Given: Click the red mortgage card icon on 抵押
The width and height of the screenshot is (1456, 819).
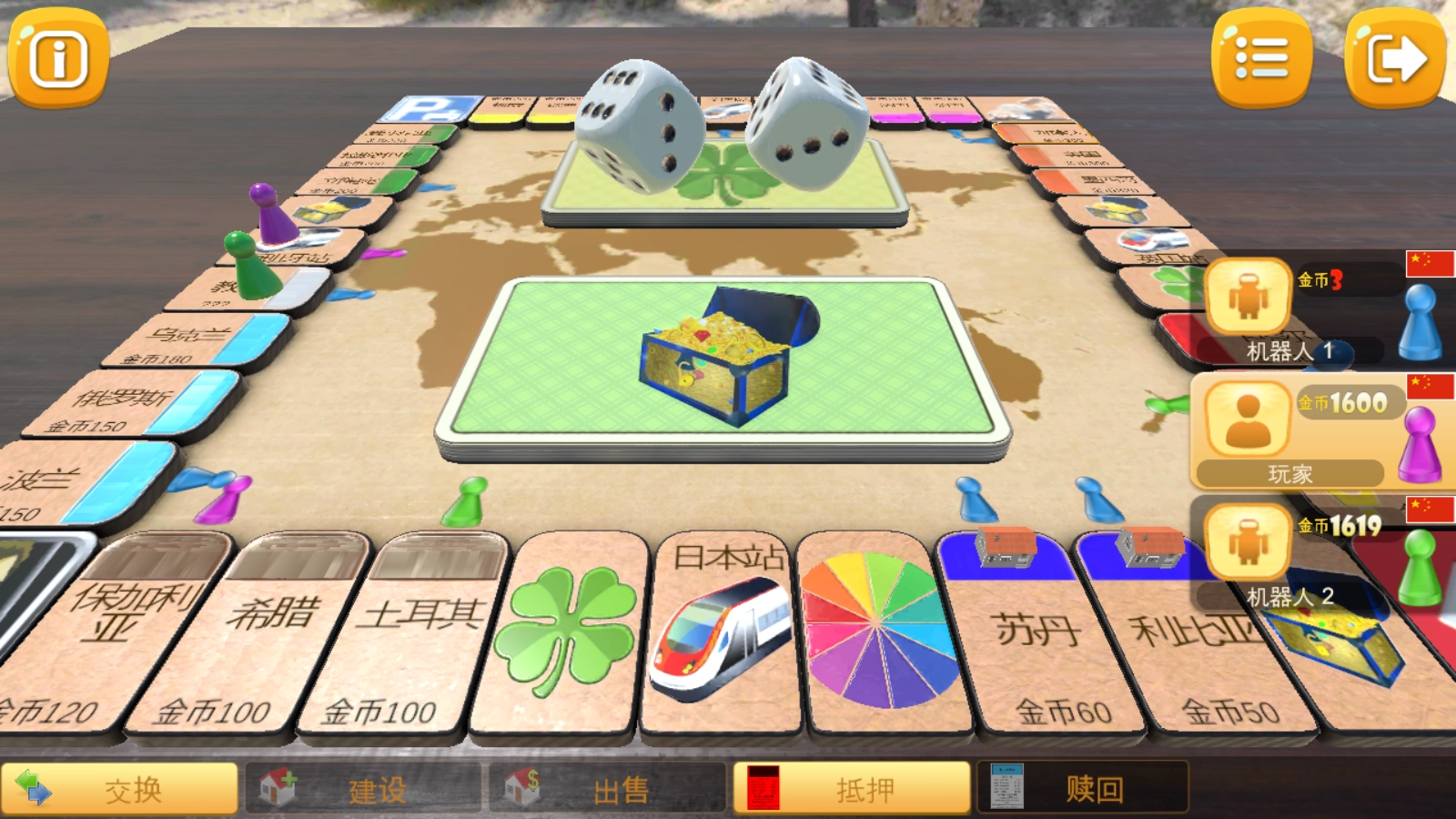Looking at the screenshot, I should [x=763, y=788].
